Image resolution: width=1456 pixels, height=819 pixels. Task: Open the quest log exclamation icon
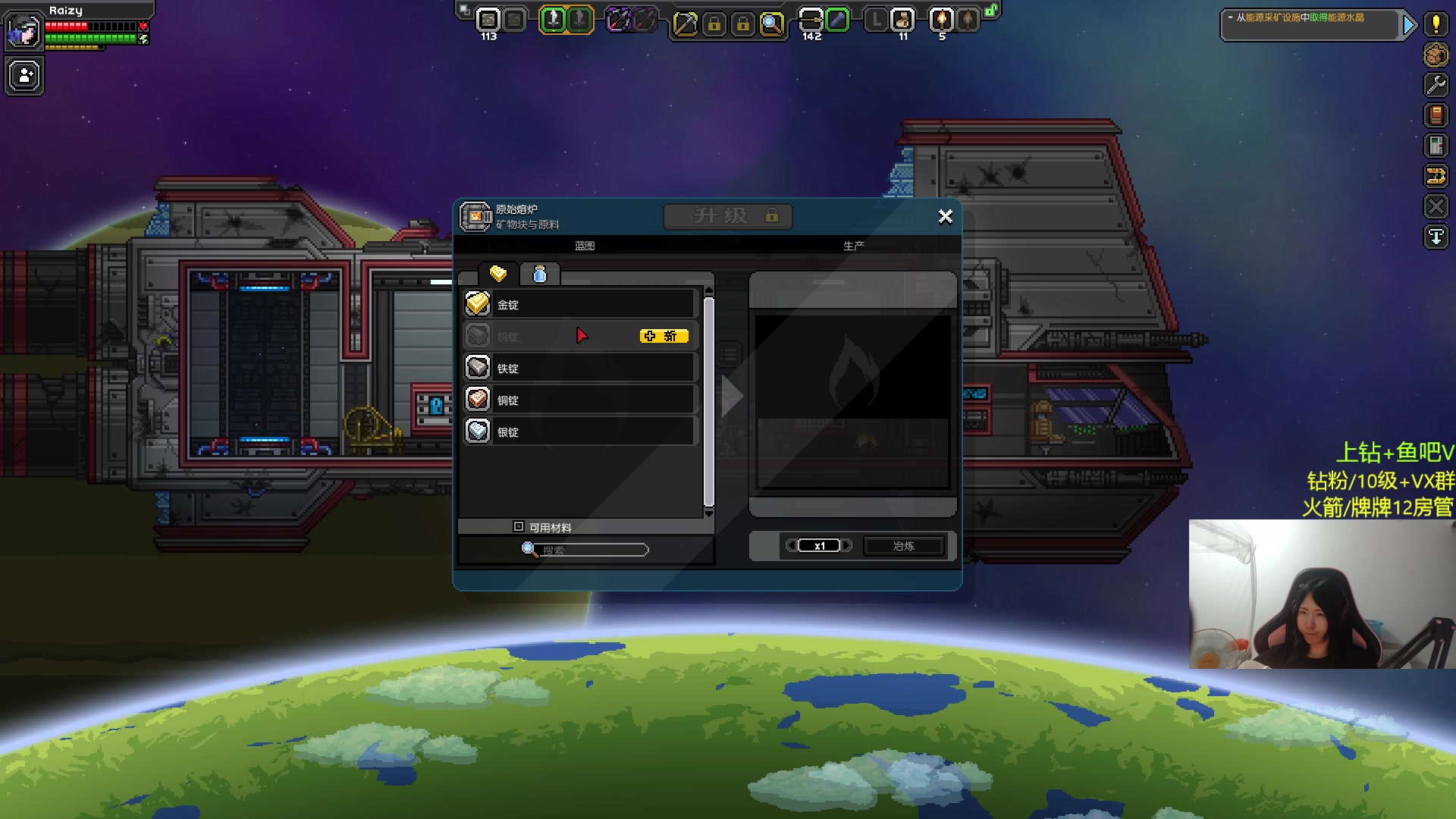pos(1436,24)
